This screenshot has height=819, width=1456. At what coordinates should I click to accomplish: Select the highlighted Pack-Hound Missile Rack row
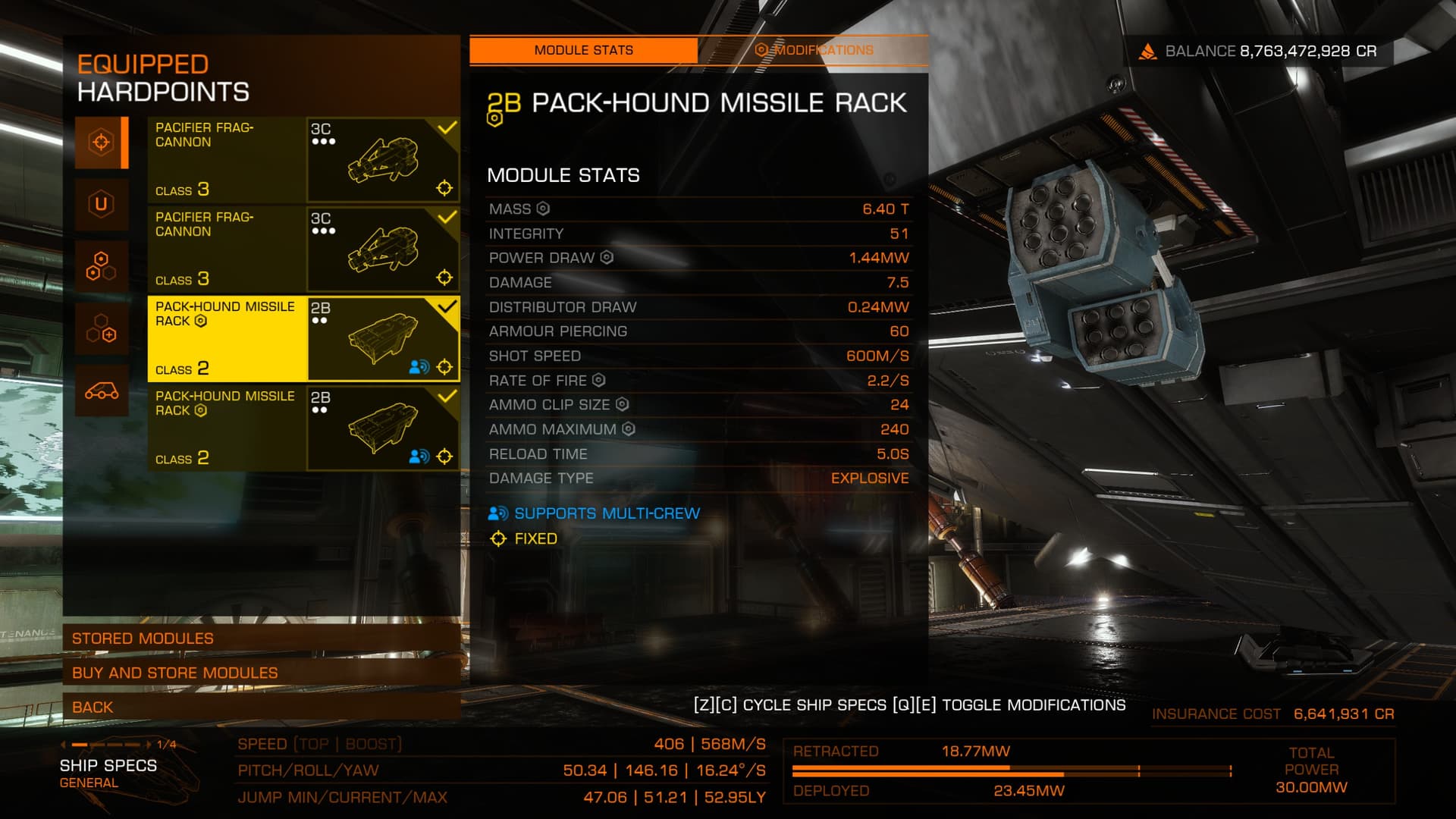303,338
